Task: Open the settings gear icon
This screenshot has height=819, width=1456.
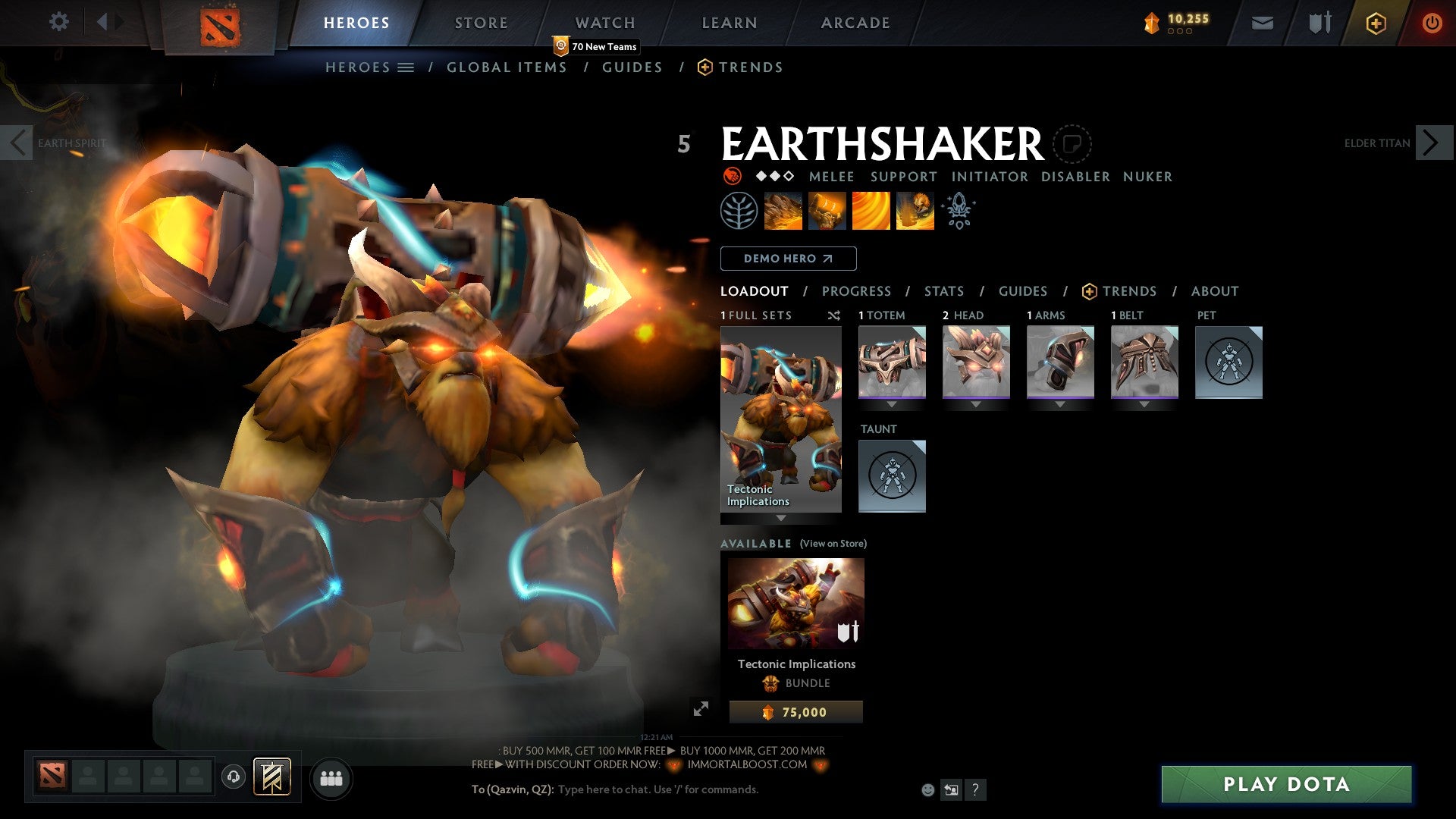Action: click(59, 22)
